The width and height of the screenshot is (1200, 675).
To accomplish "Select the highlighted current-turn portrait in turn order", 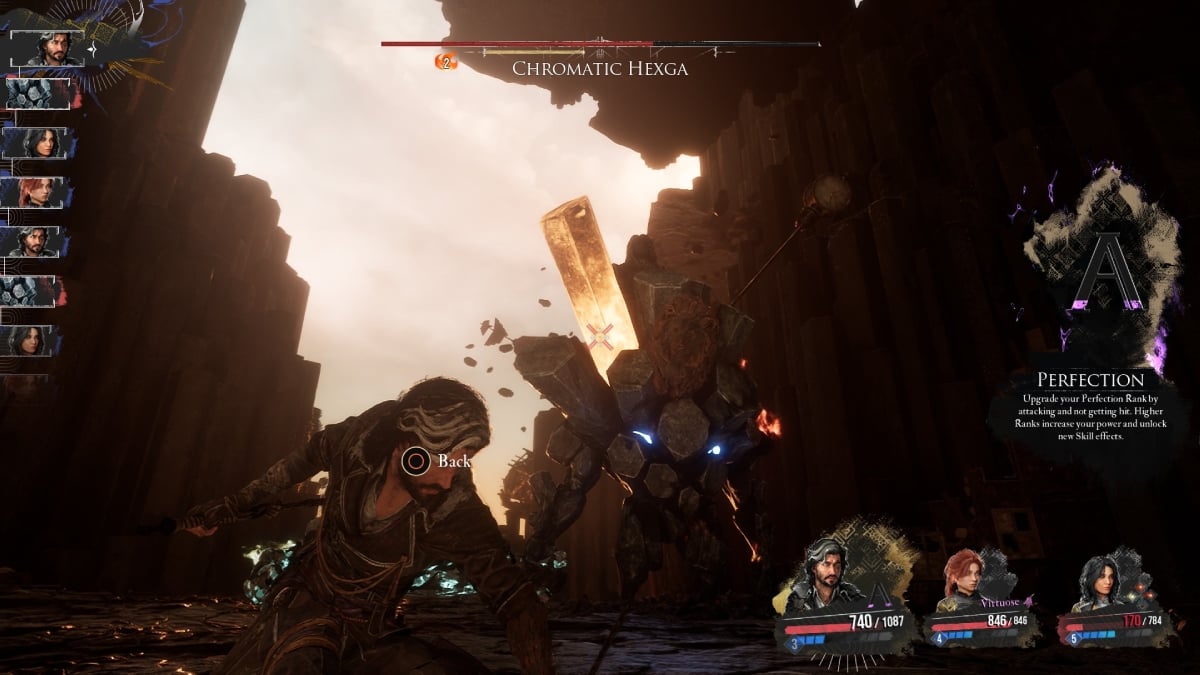I will click(x=46, y=47).
